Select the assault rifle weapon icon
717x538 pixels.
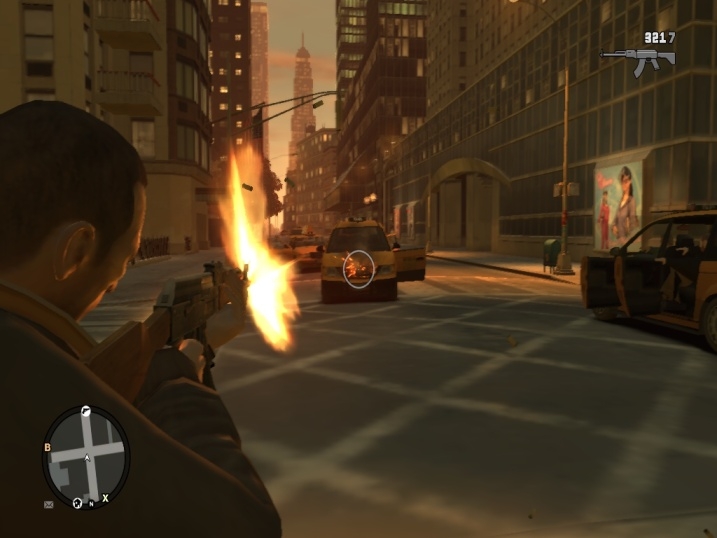pyautogui.click(x=637, y=58)
